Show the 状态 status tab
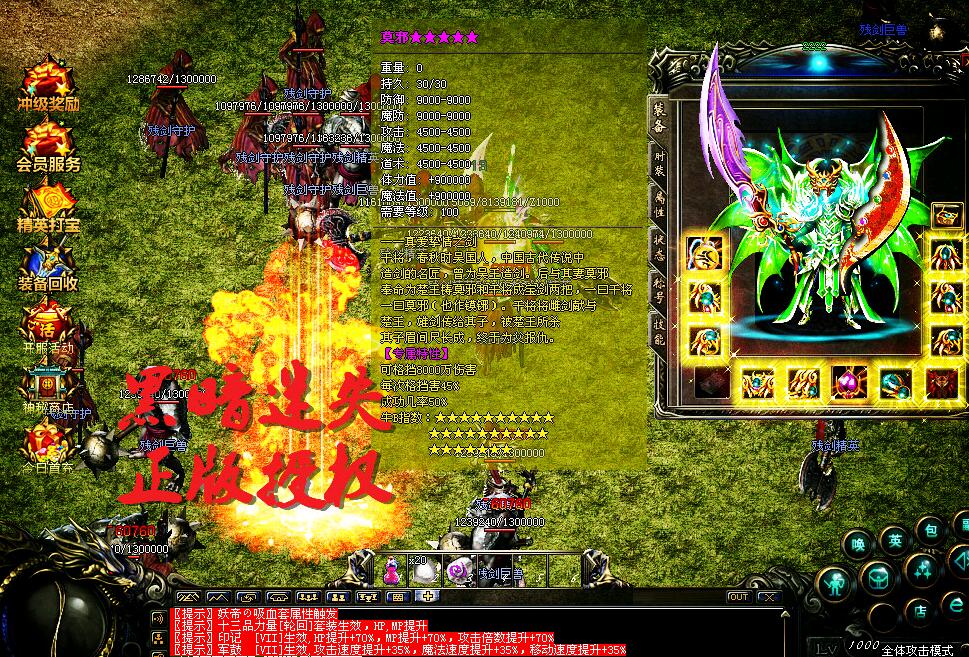969x657 pixels. [659, 249]
